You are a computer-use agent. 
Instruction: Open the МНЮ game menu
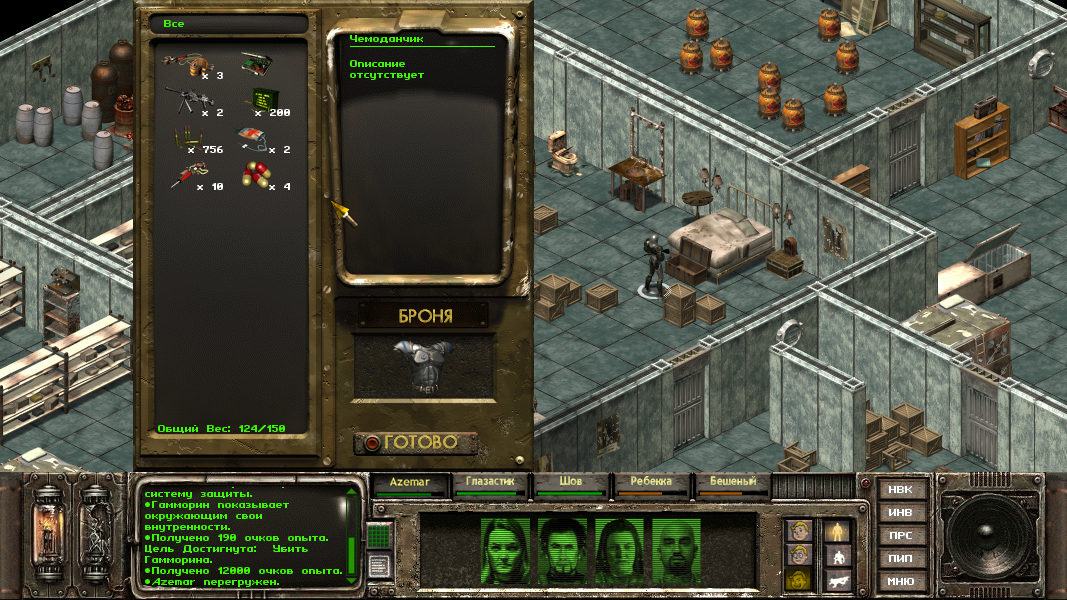click(x=900, y=581)
